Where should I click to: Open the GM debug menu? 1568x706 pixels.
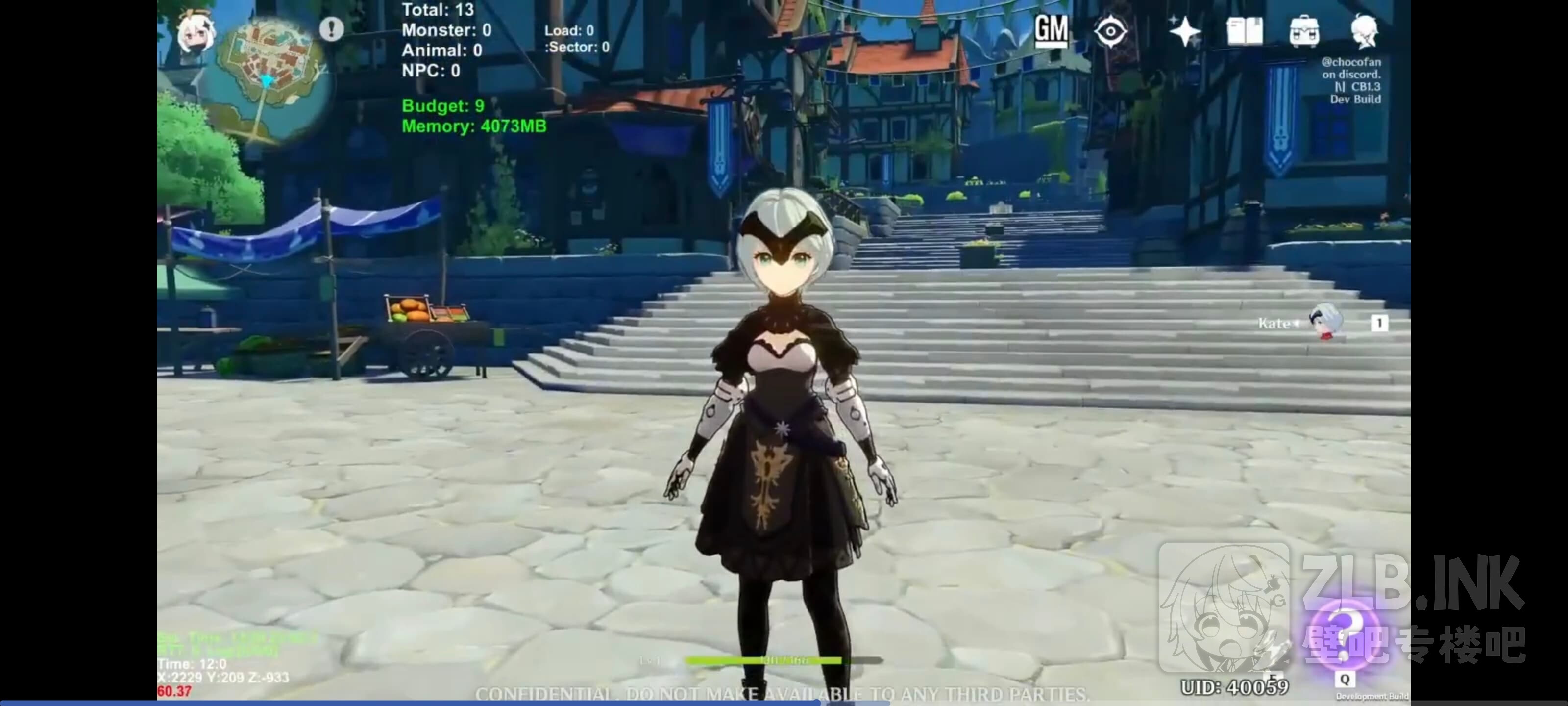pos(1051,30)
